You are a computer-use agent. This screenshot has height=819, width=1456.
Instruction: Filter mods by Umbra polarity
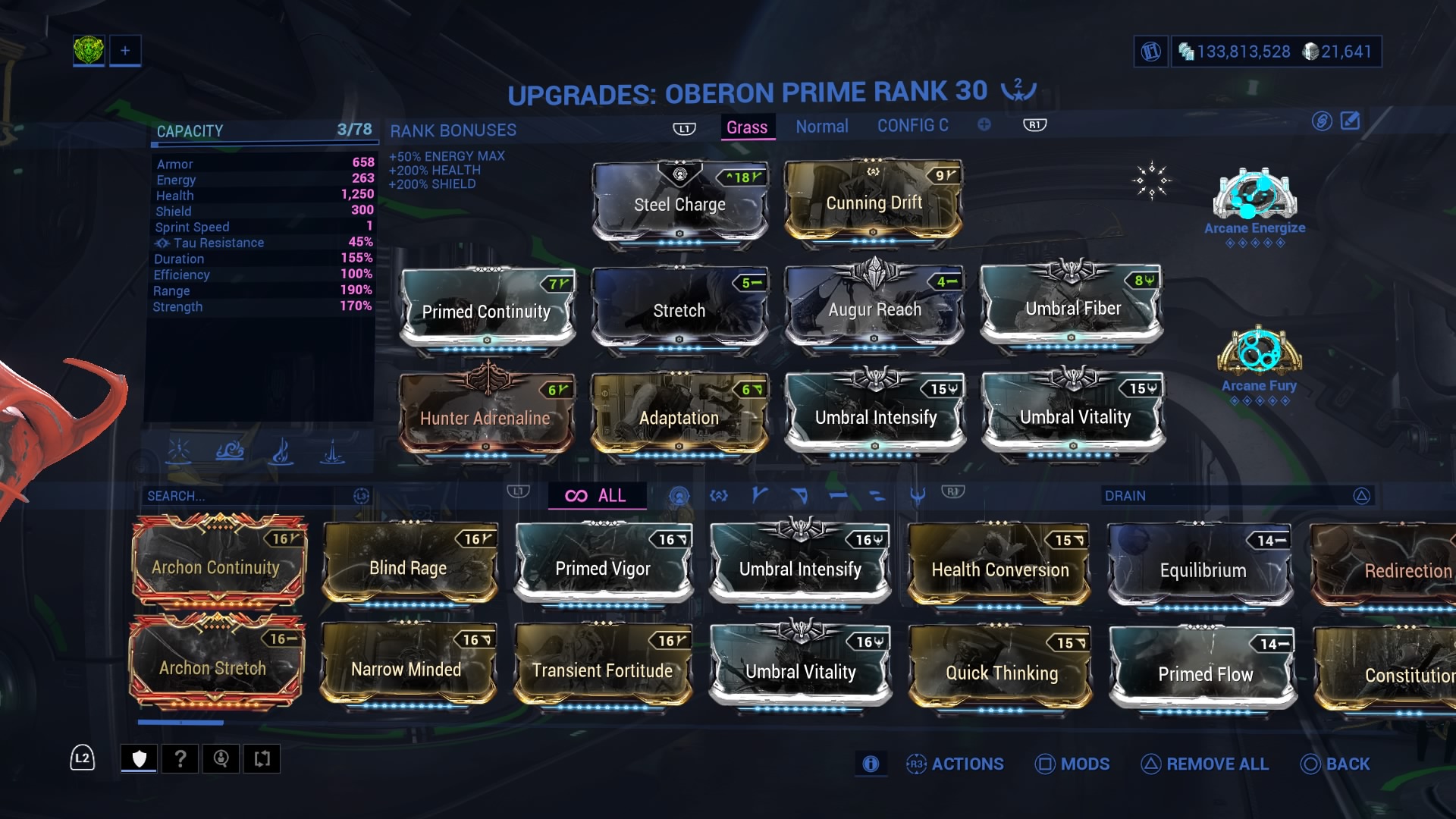click(917, 495)
